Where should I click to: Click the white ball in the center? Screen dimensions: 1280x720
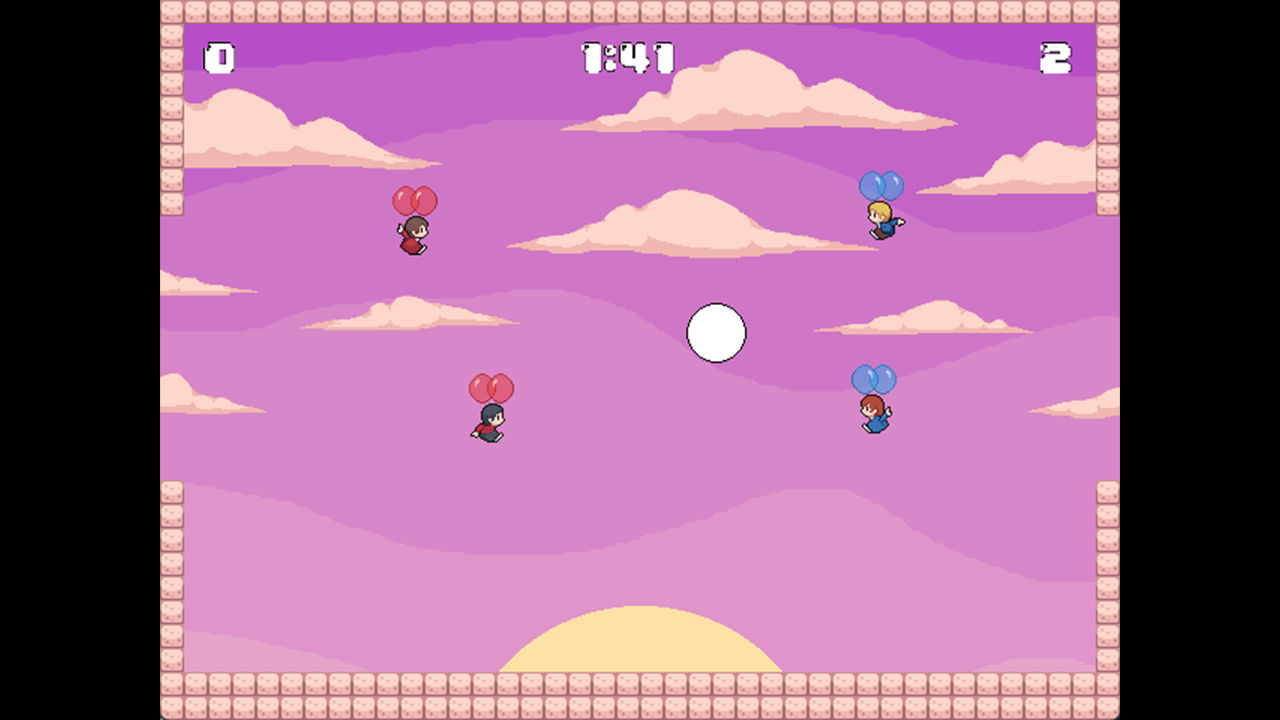click(x=716, y=333)
